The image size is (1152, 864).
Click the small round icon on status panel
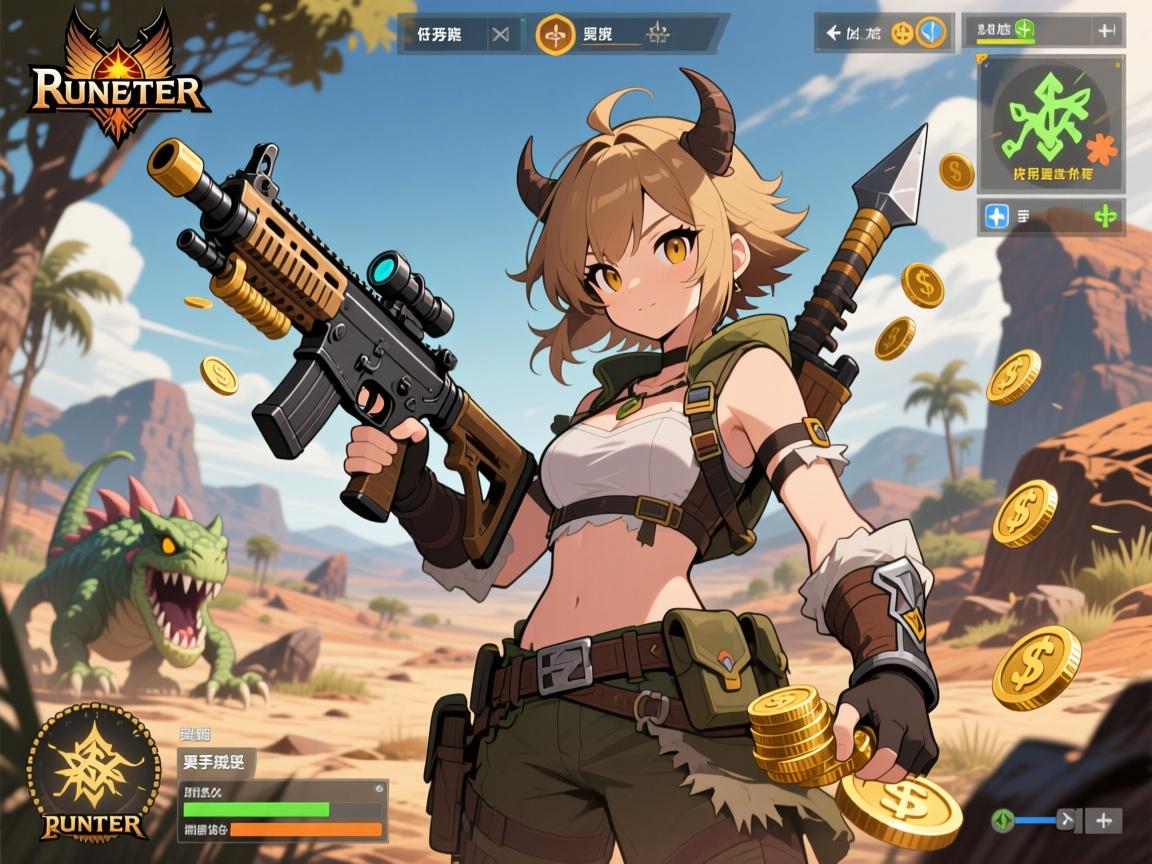(x=379, y=789)
